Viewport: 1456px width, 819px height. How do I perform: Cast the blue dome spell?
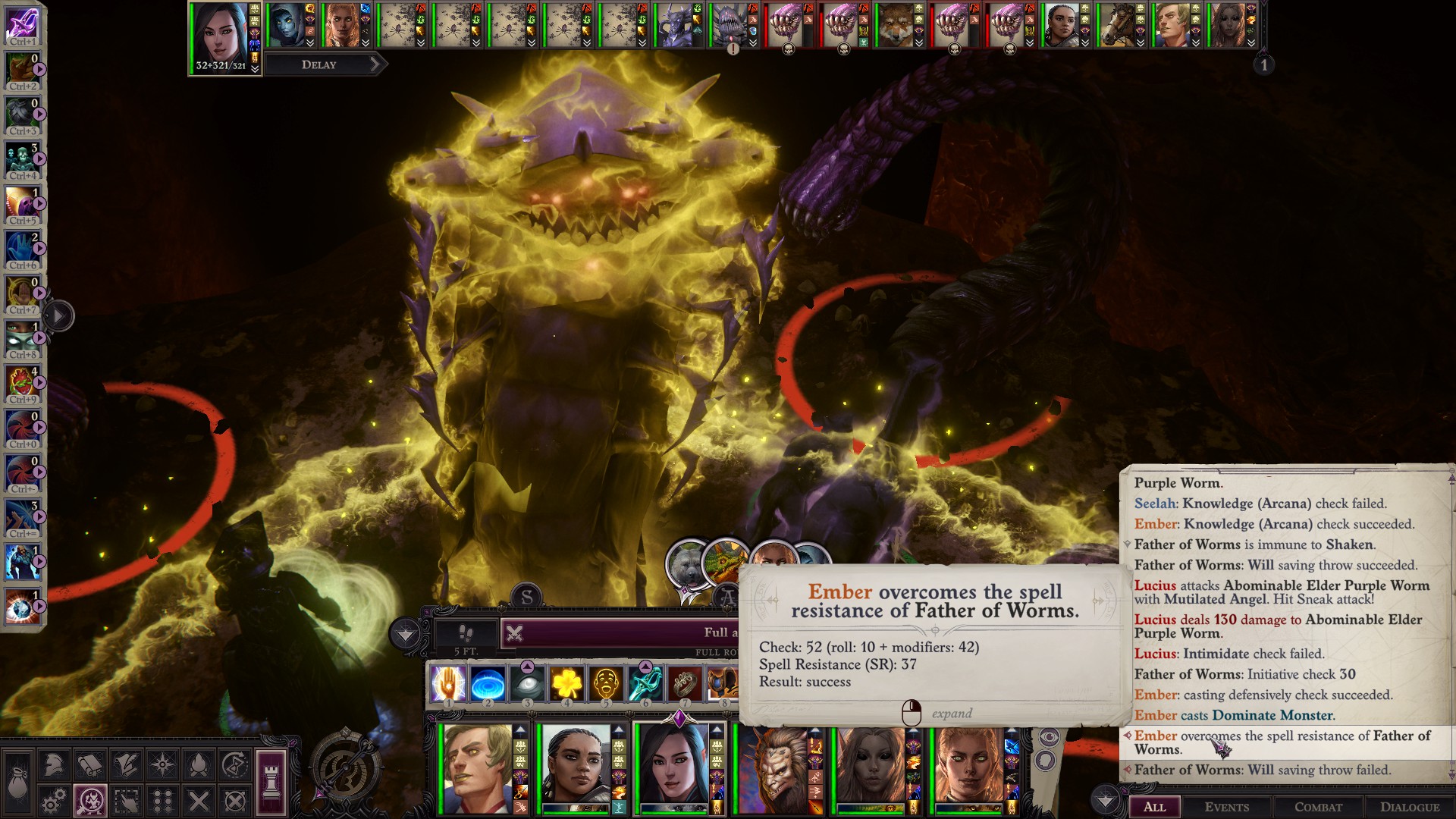(488, 684)
